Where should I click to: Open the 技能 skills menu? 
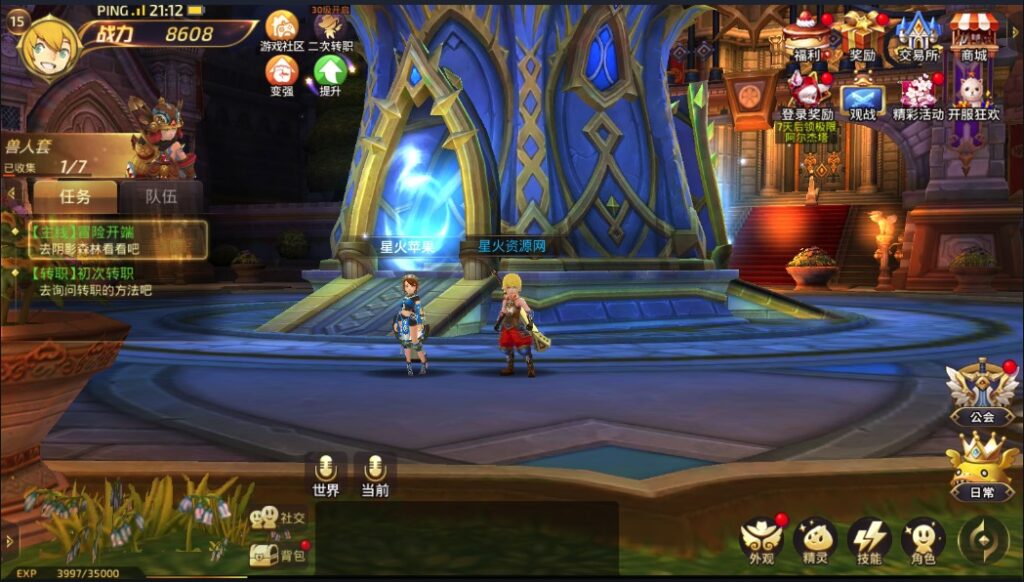click(869, 542)
